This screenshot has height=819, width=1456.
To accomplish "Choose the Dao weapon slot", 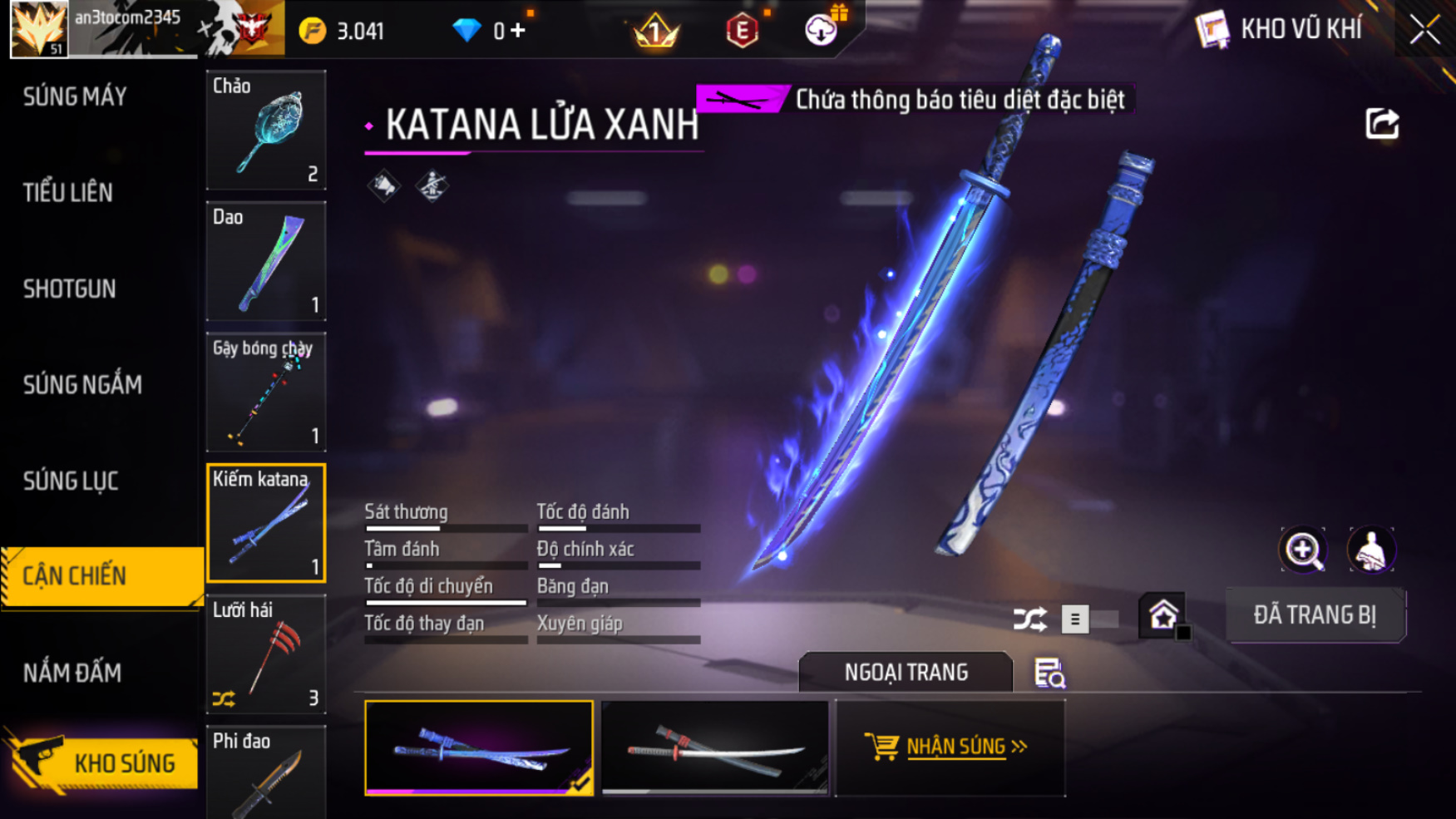I will [266, 261].
